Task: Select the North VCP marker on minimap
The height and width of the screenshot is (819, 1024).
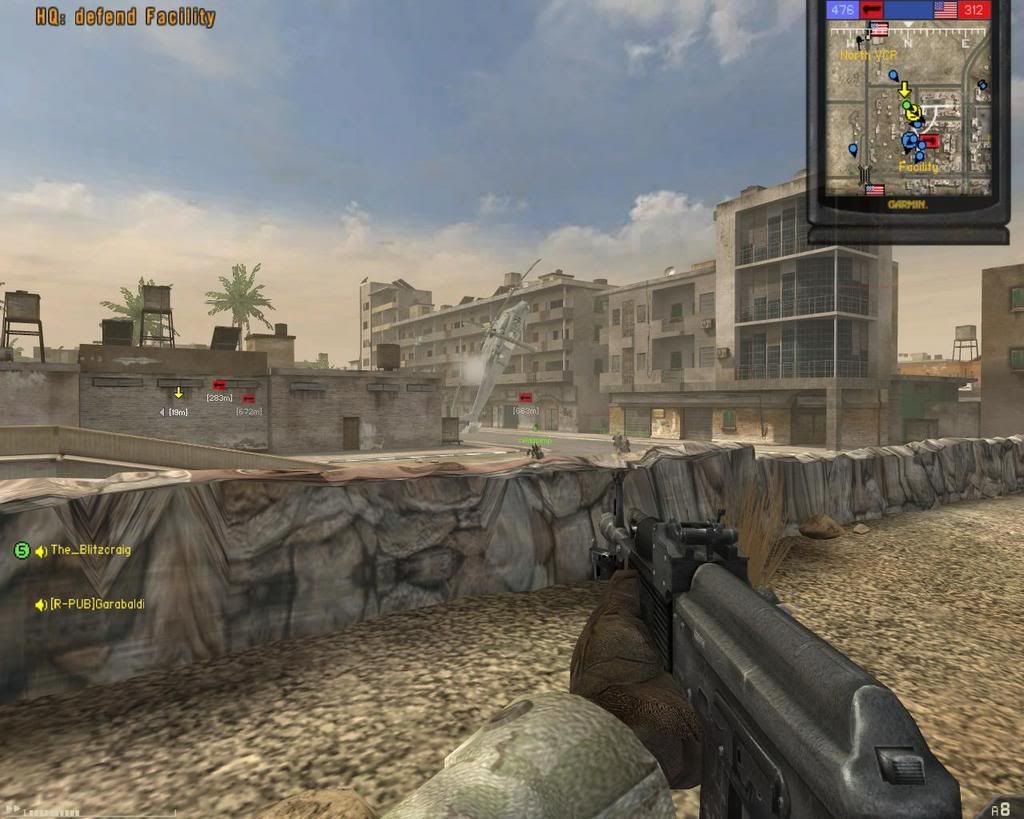Action: click(x=867, y=56)
